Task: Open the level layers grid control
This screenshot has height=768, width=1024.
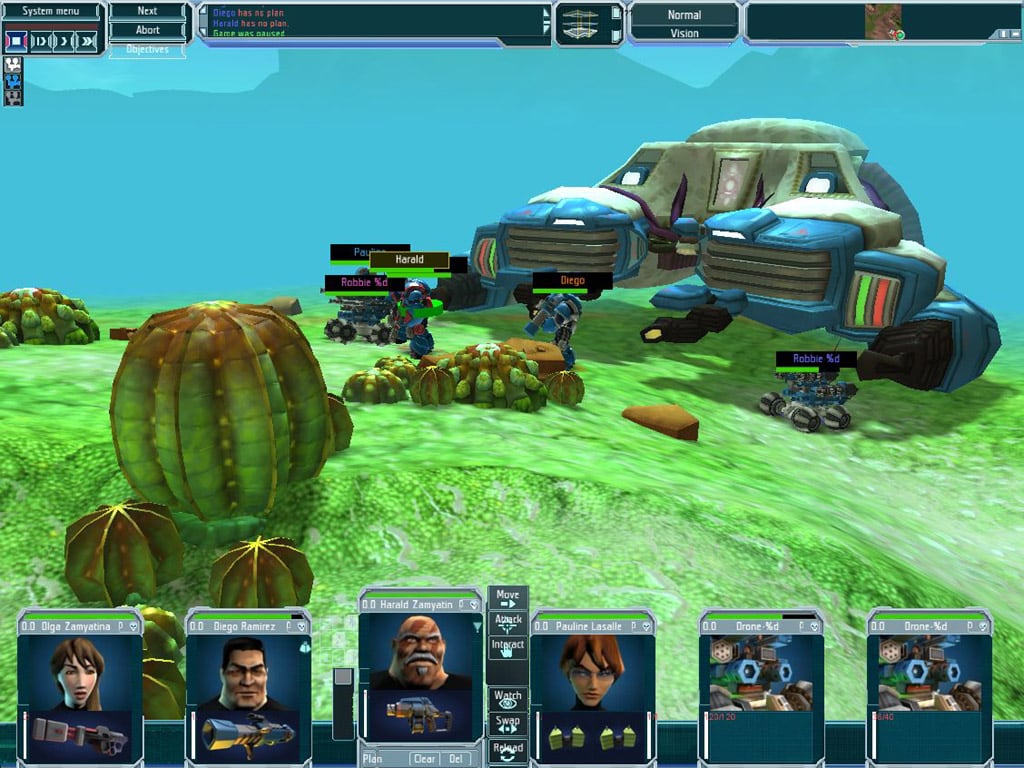Action: tap(589, 24)
